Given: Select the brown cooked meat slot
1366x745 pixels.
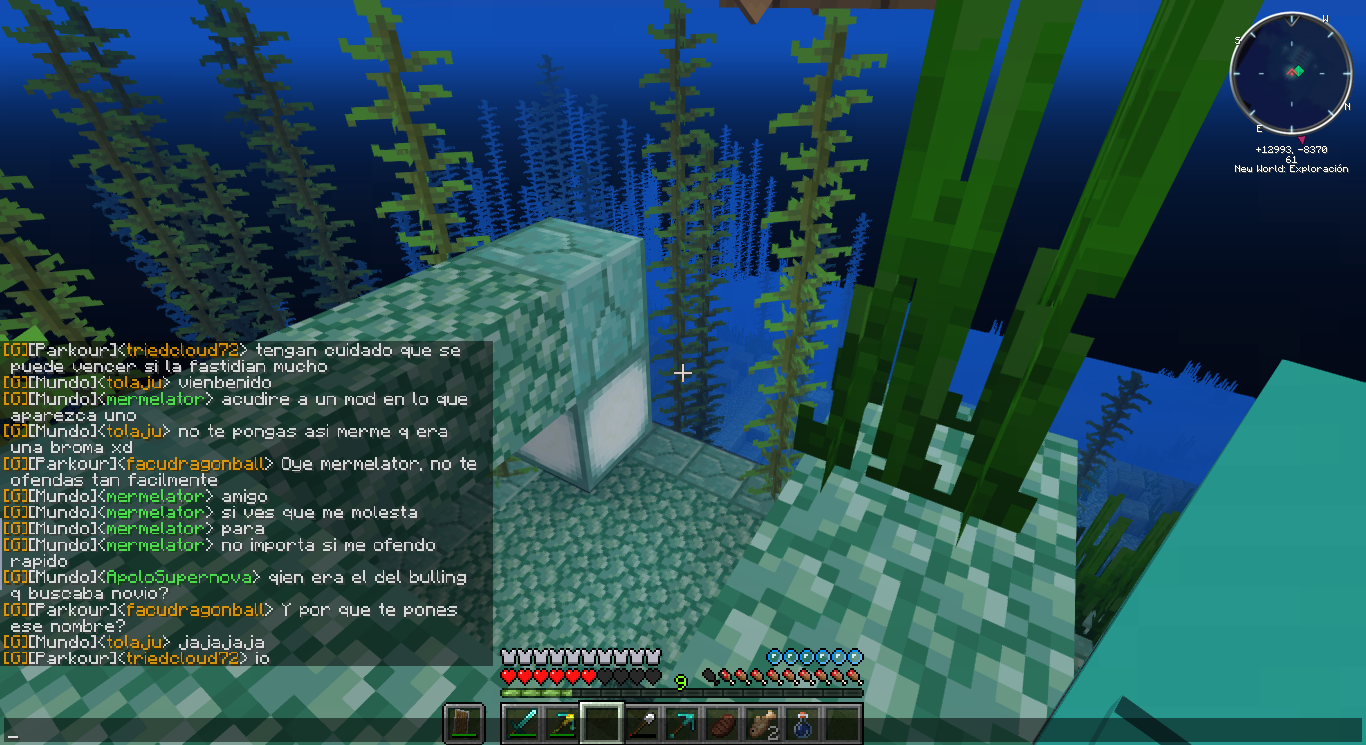Looking at the screenshot, I should pos(722,723).
